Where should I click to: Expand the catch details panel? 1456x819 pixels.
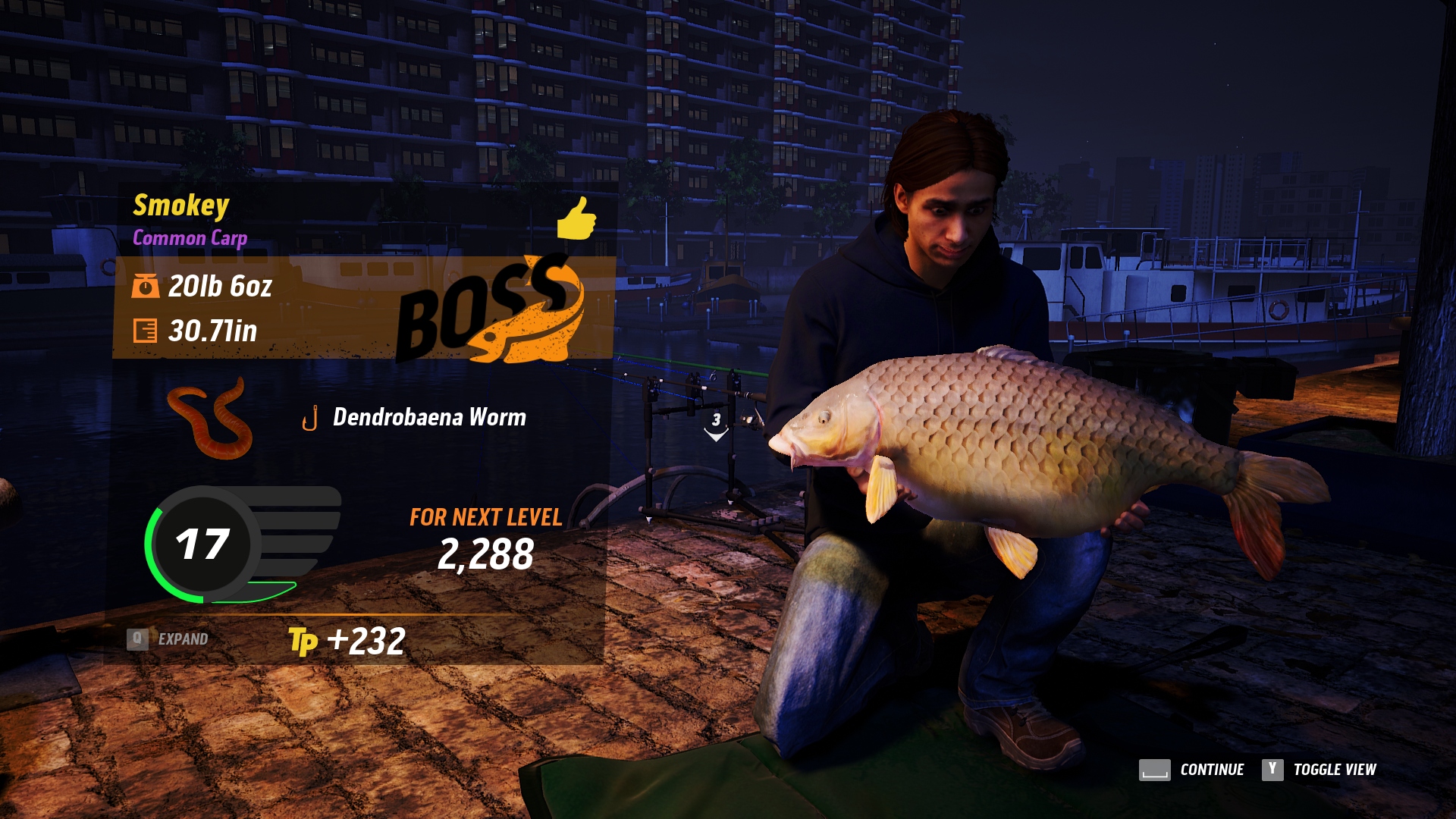coord(168,639)
